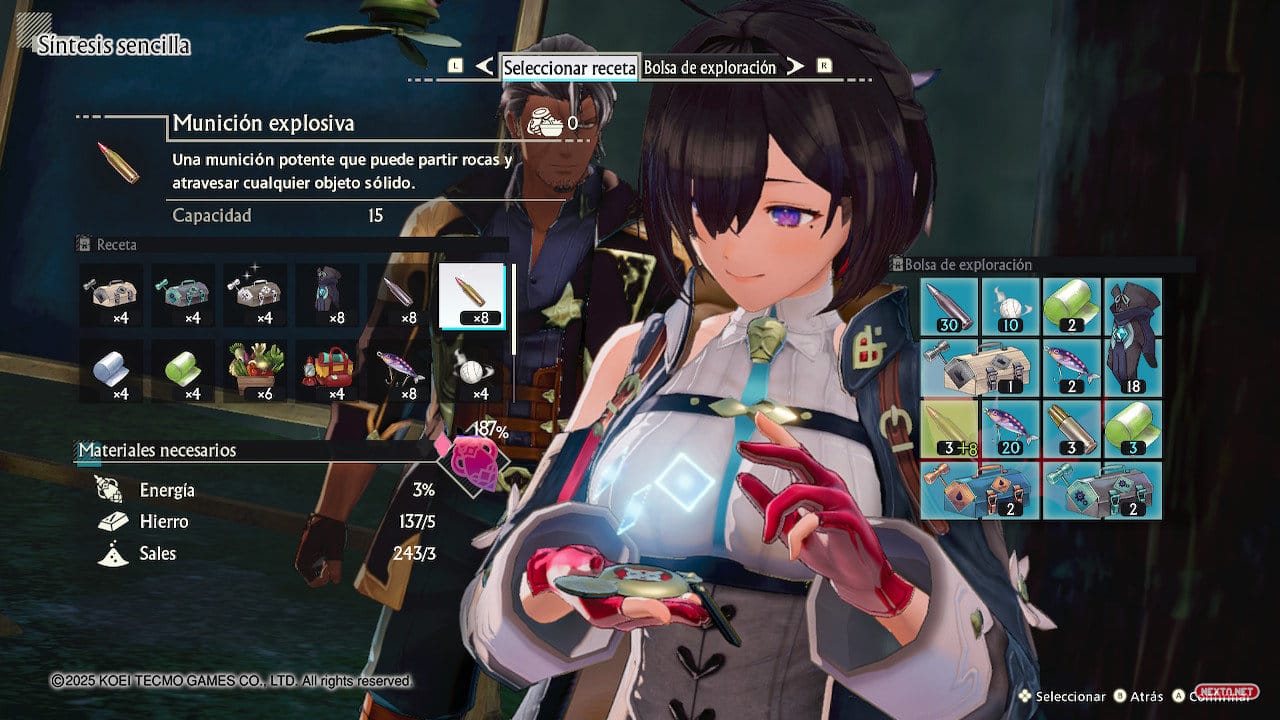This screenshot has width=1280, height=720.
Task: Pick the shotgun shell stack of 3 in bag
Action: 1071,429
